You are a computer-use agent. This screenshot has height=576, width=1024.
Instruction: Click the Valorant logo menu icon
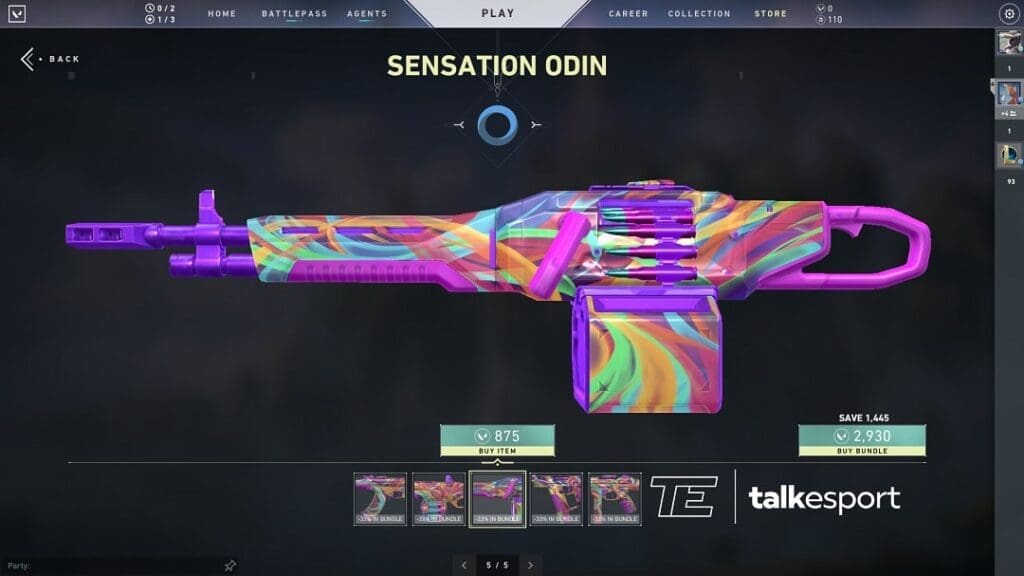click(x=17, y=14)
